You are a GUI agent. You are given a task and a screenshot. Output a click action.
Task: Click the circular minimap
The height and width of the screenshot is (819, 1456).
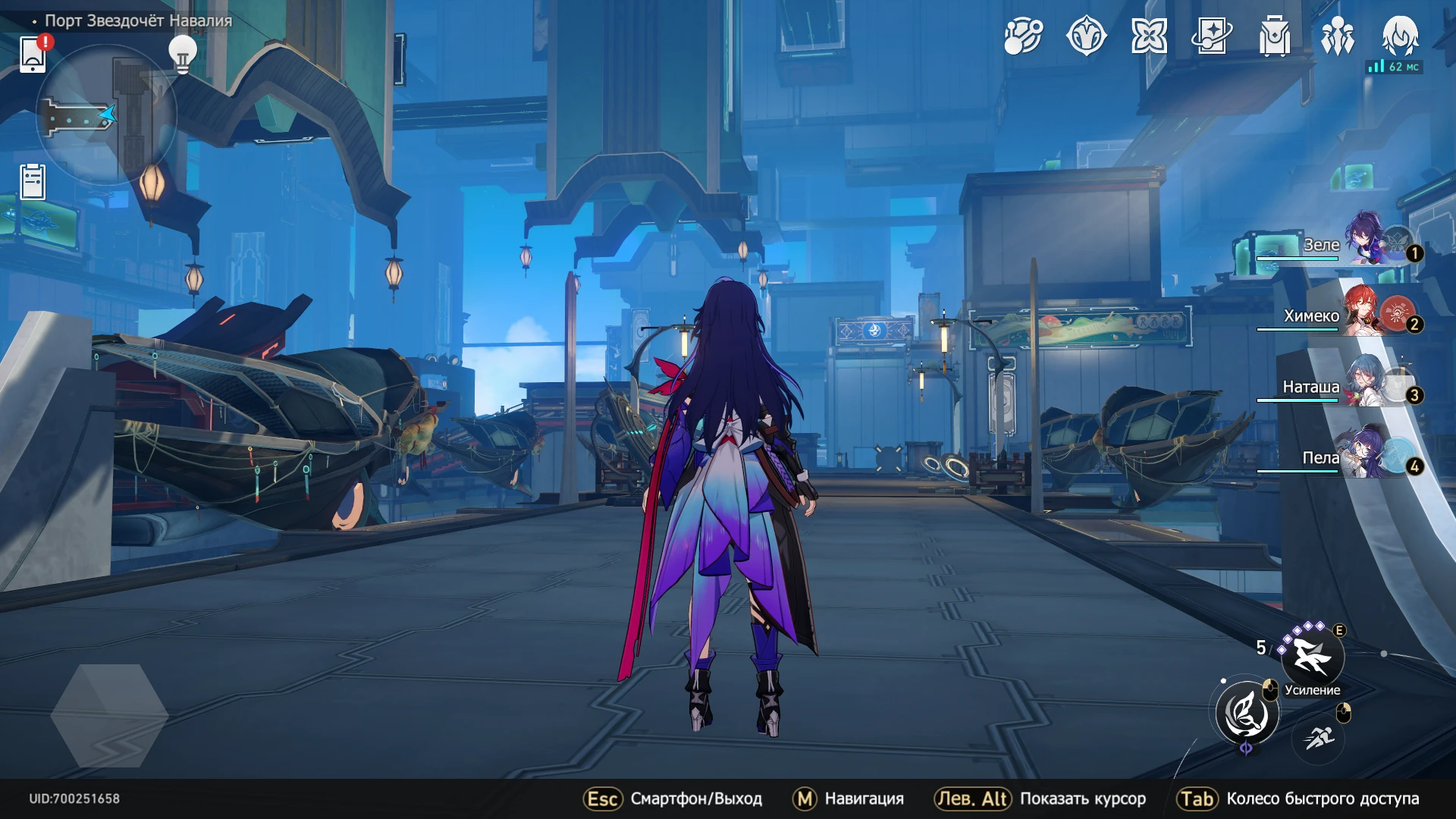[x=106, y=115]
